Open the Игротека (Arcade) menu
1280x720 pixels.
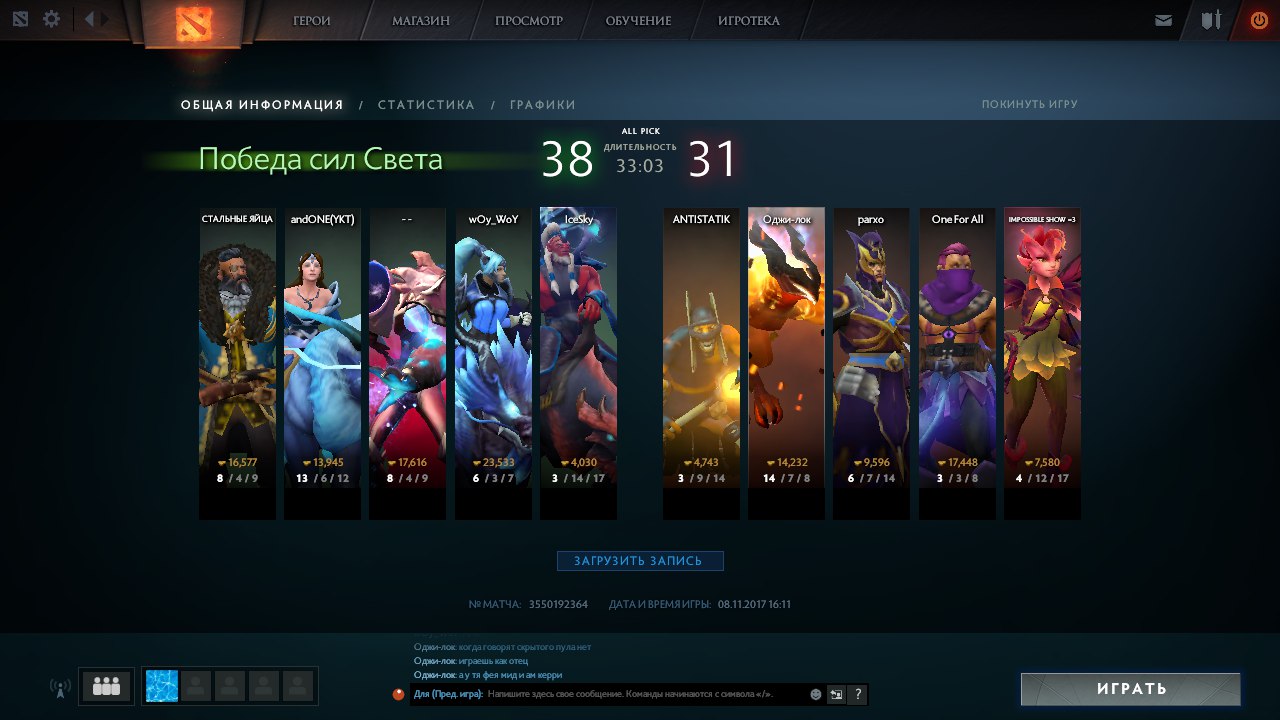point(748,21)
